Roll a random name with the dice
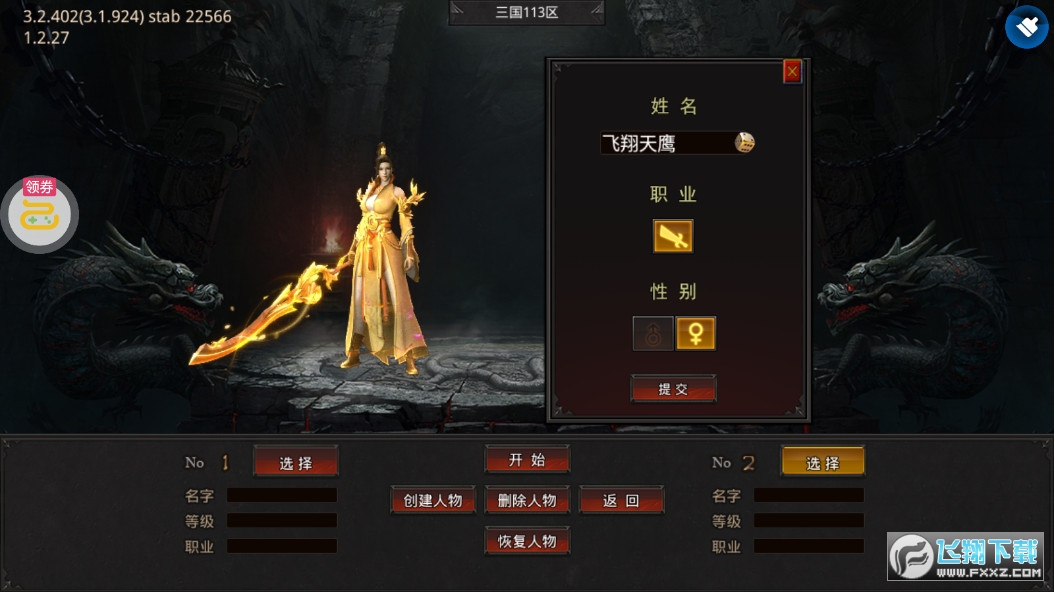Image resolution: width=1054 pixels, height=592 pixels. click(745, 142)
